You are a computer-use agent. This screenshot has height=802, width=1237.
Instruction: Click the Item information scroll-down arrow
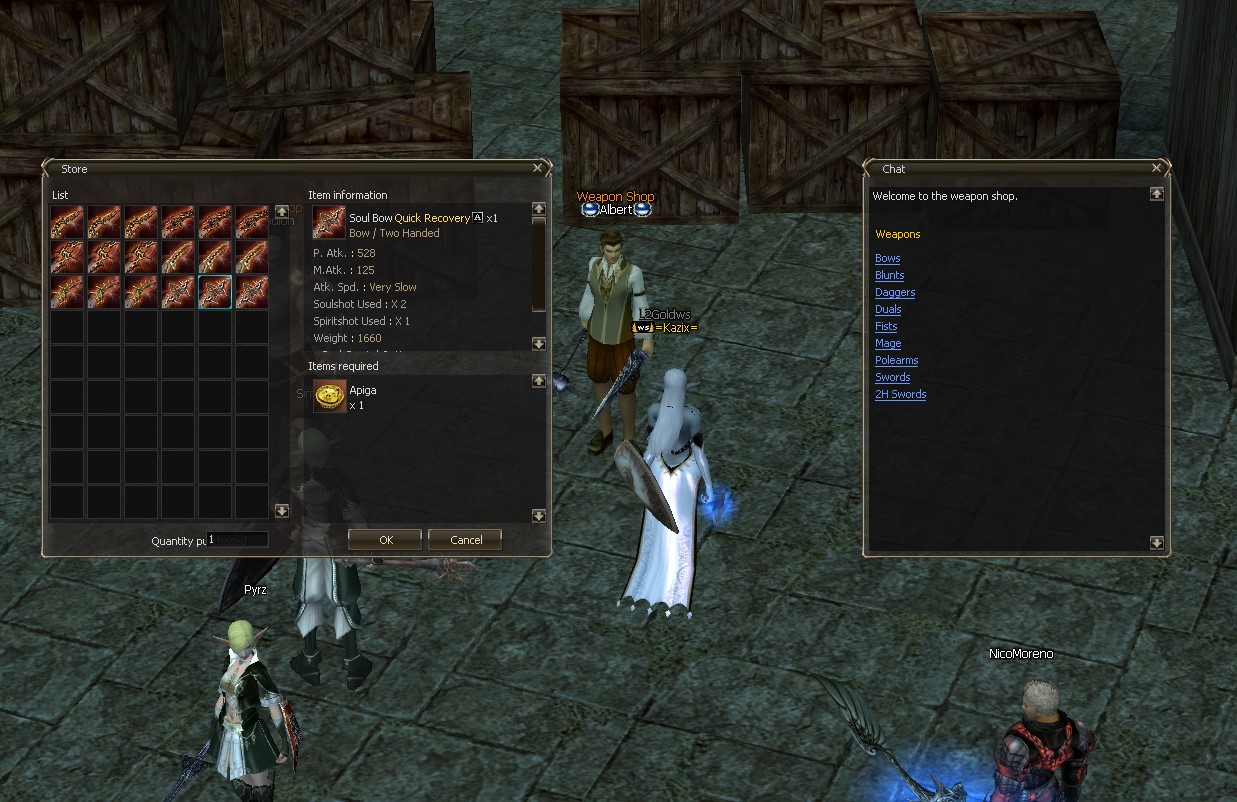click(539, 344)
